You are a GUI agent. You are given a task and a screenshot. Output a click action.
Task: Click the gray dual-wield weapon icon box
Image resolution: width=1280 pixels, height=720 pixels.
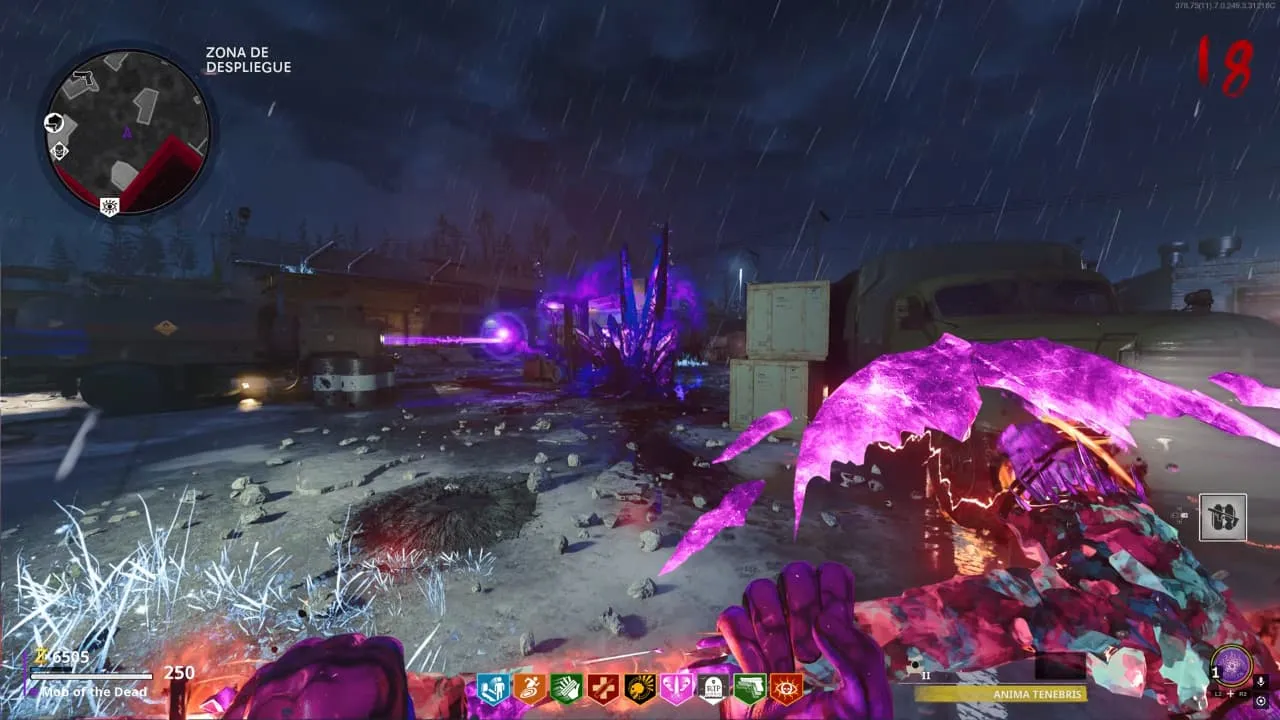point(1223,517)
